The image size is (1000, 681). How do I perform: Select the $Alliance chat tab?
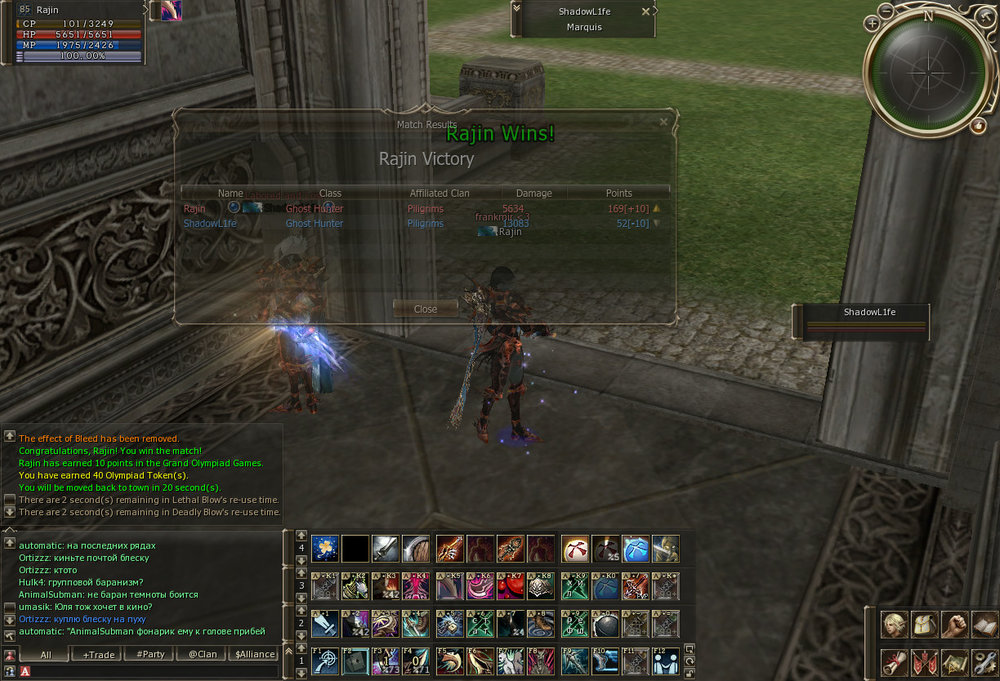click(254, 654)
